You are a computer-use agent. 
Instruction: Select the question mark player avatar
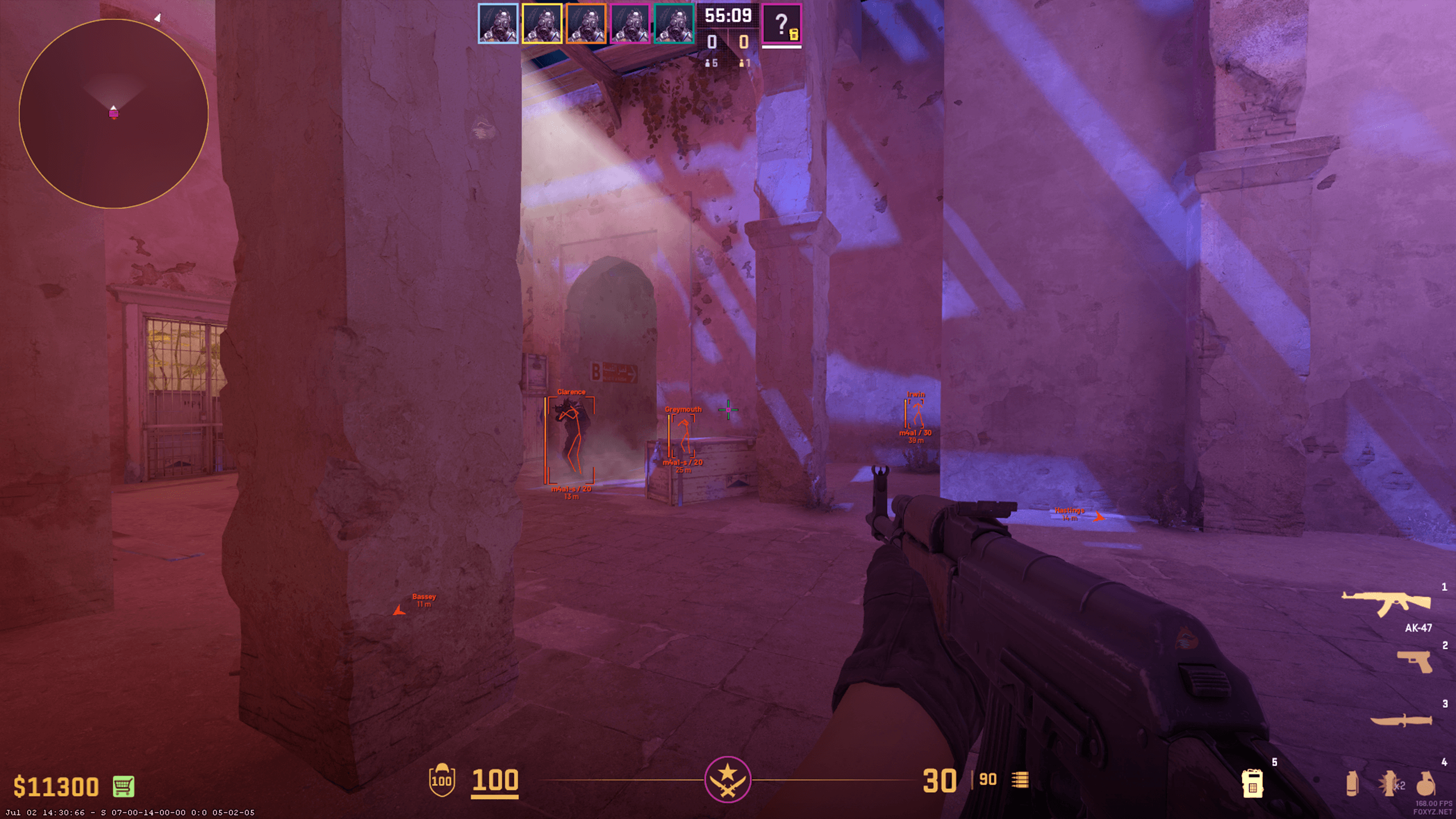coord(781,24)
